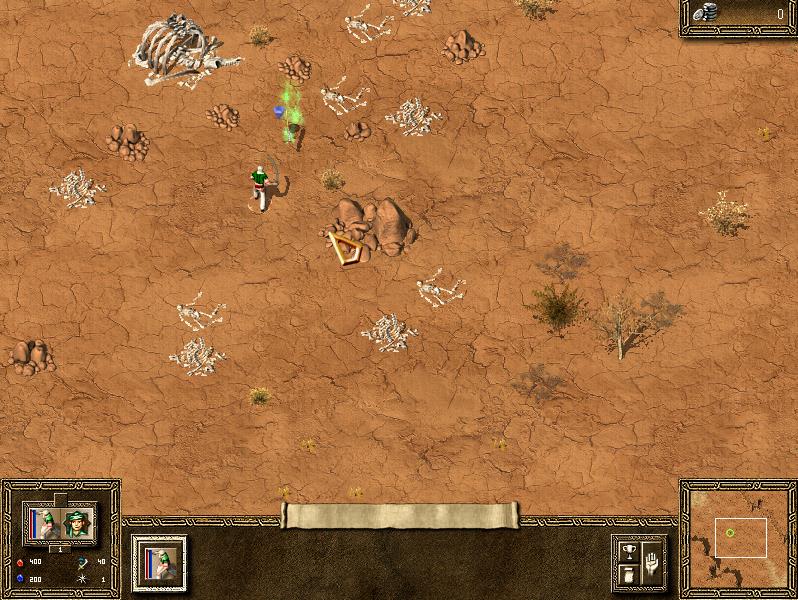The width and height of the screenshot is (798, 600).
Task: Click the green-hooded face portrait
Action: [x=77, y=522]
